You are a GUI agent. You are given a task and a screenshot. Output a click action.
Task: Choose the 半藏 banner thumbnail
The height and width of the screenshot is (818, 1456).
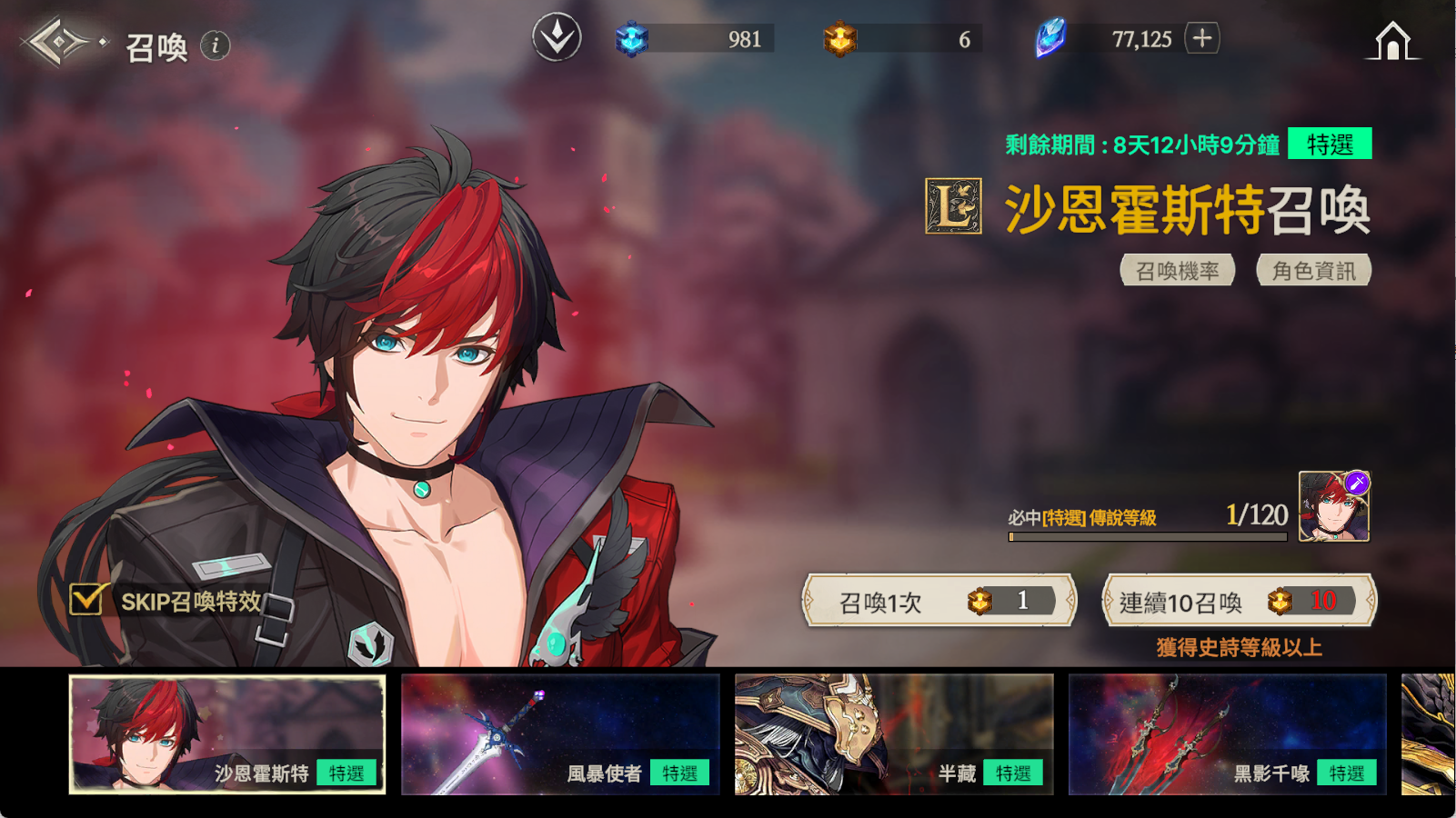(894, 734)
